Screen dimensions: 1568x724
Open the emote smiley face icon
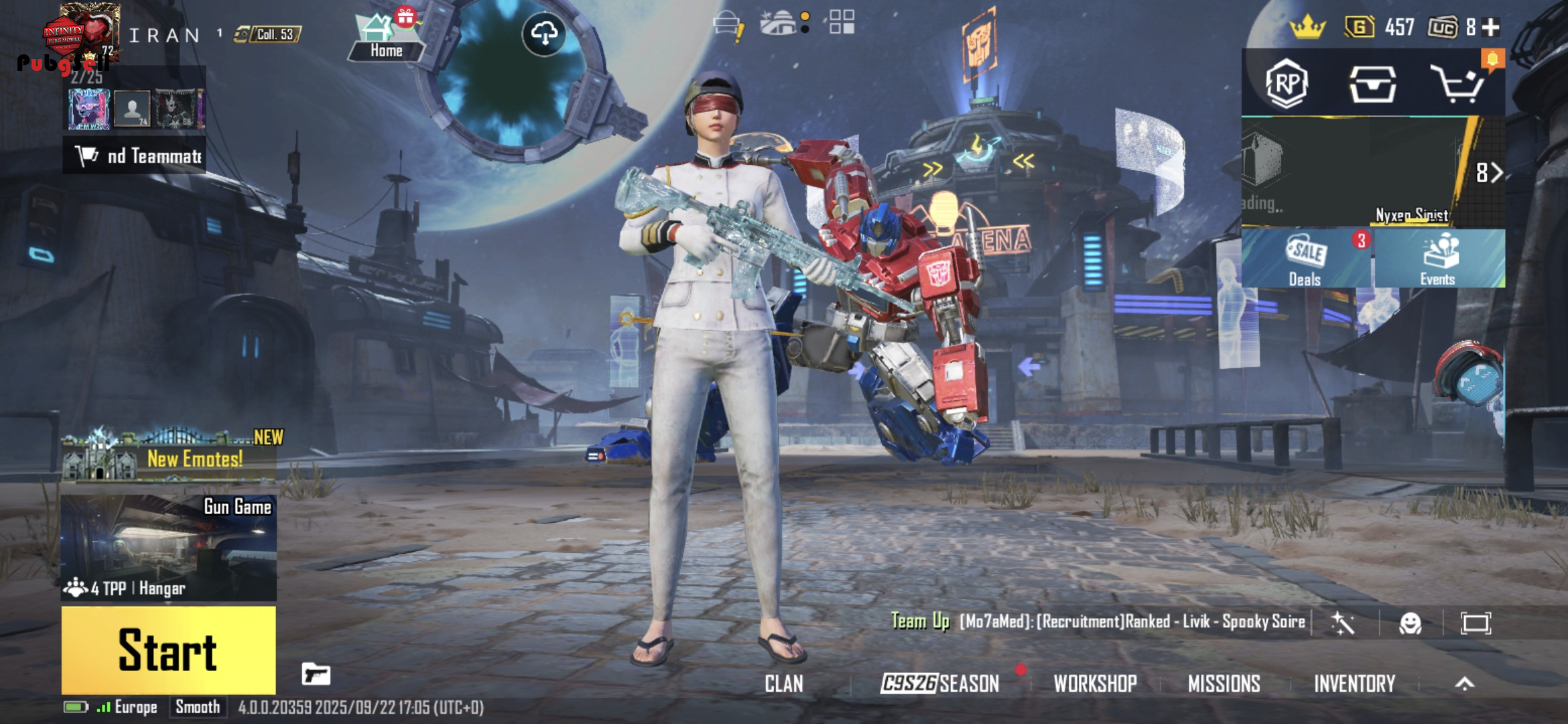(1411, 623)
